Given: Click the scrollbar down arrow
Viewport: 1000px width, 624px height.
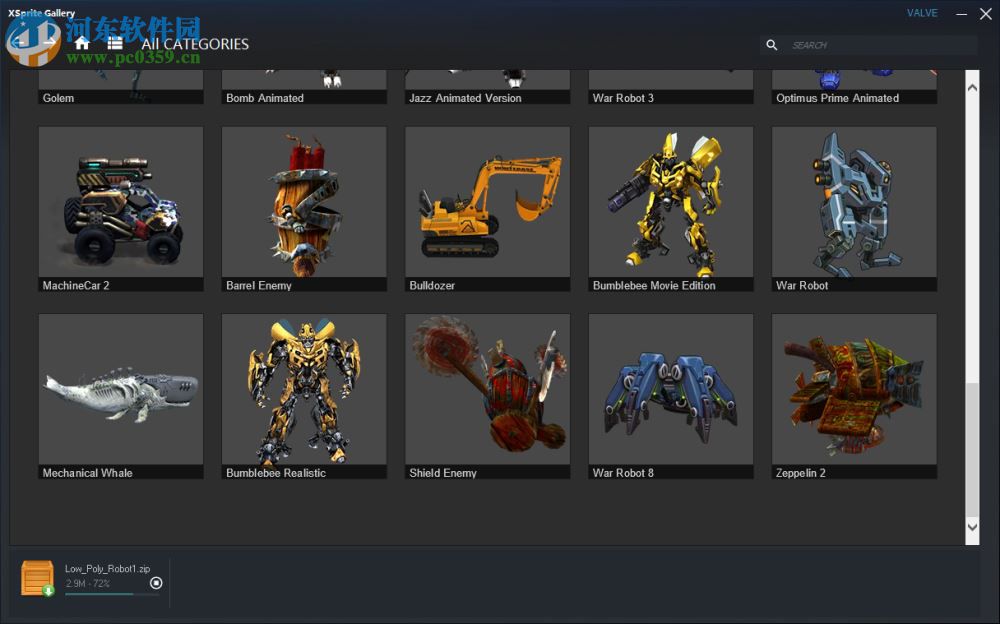Looking at the screenshot, I should click(972, 527).
